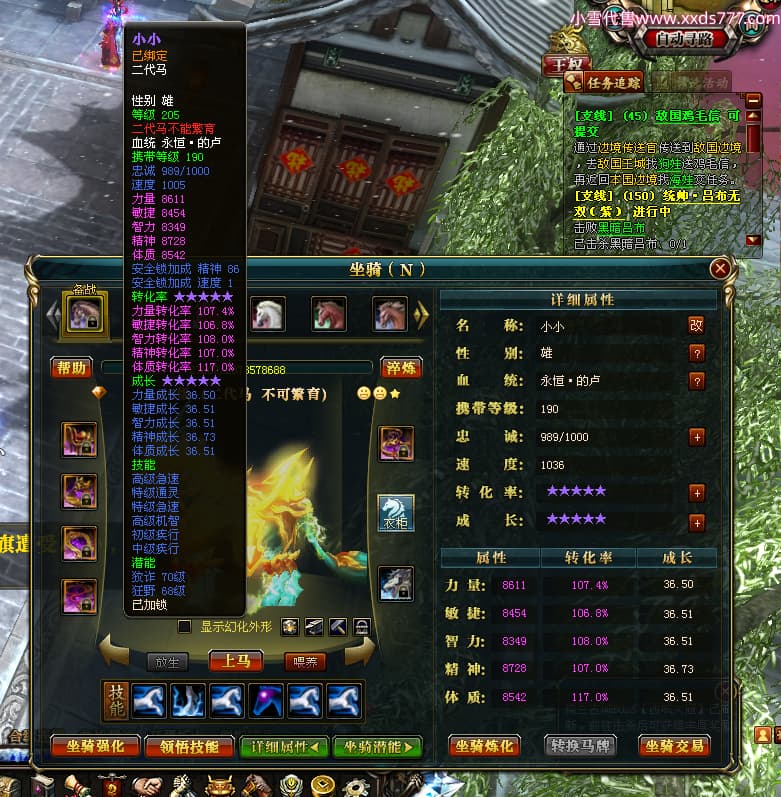Feed the mount with 喂养

pyautogui.click(x=305, y=661)
